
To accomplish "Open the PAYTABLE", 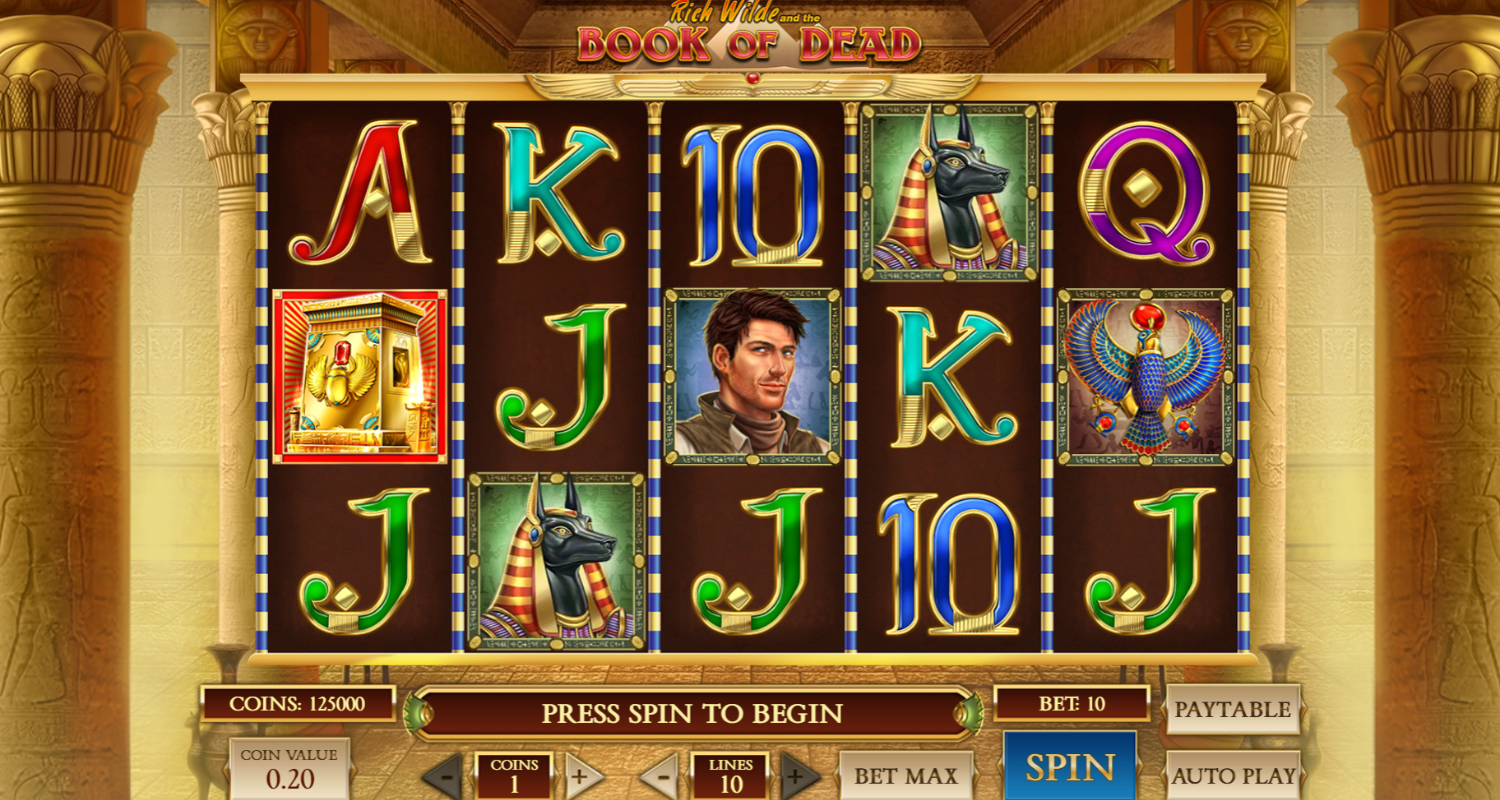I will click(x=1232, y=709).
